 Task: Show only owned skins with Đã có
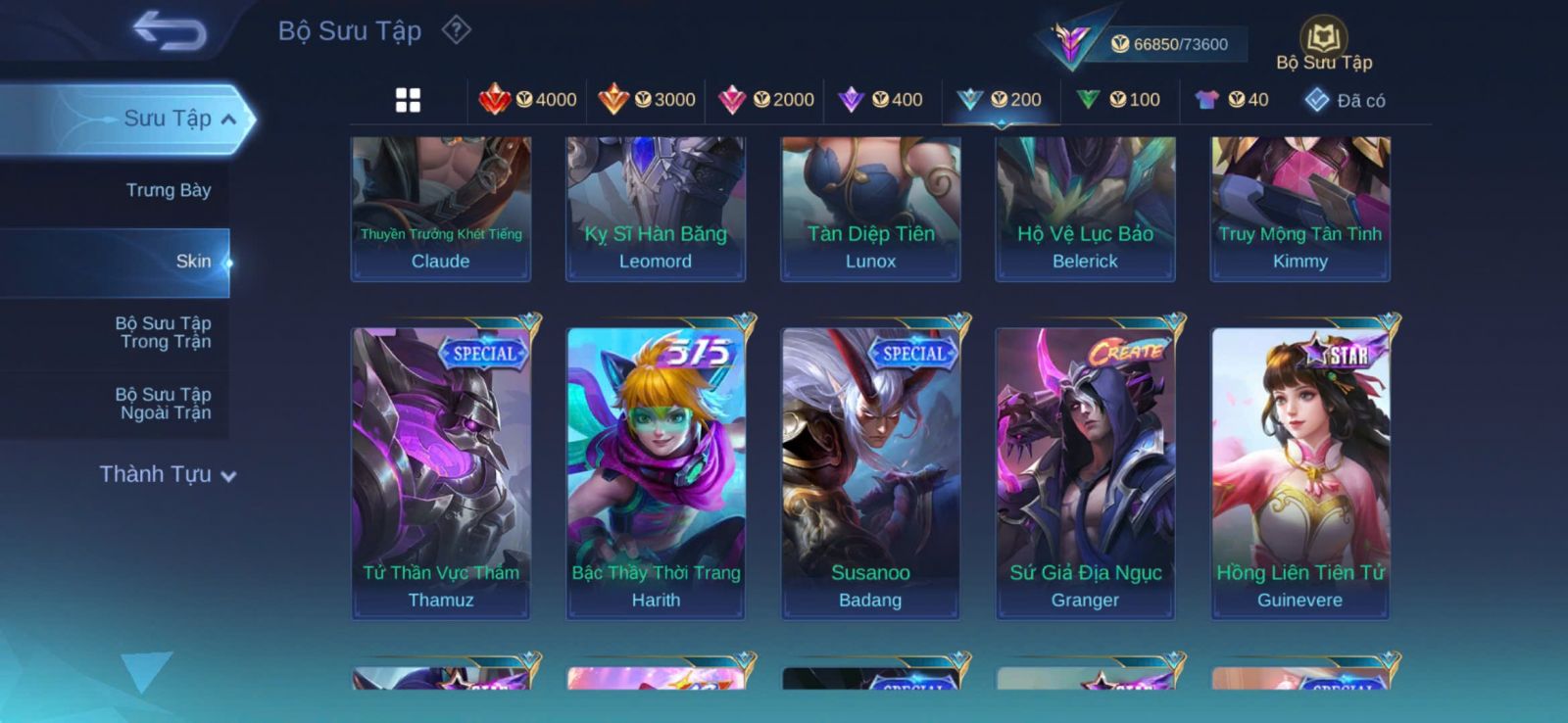point(1346,100)
